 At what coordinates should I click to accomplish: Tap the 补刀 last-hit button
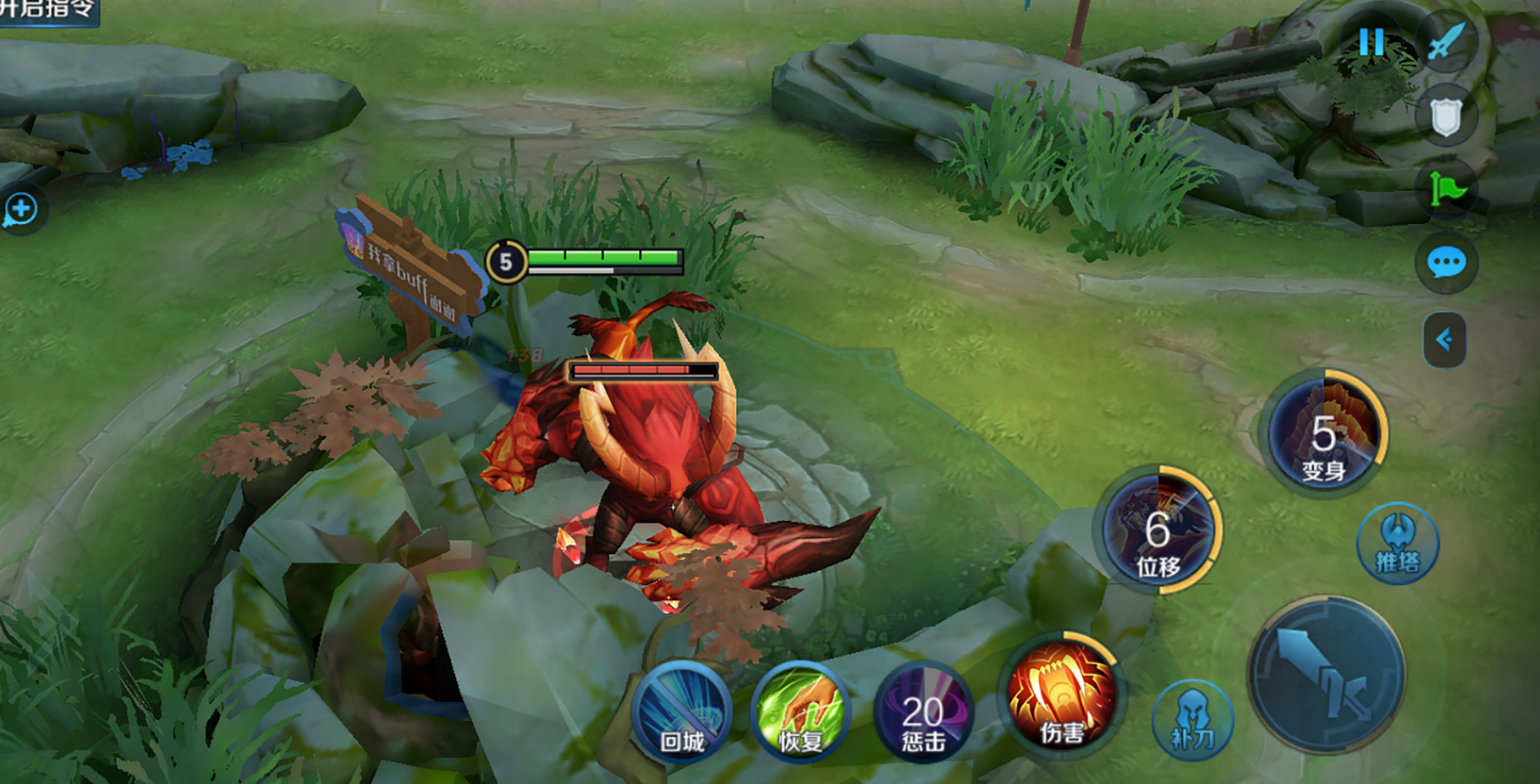pos(1193,721)
